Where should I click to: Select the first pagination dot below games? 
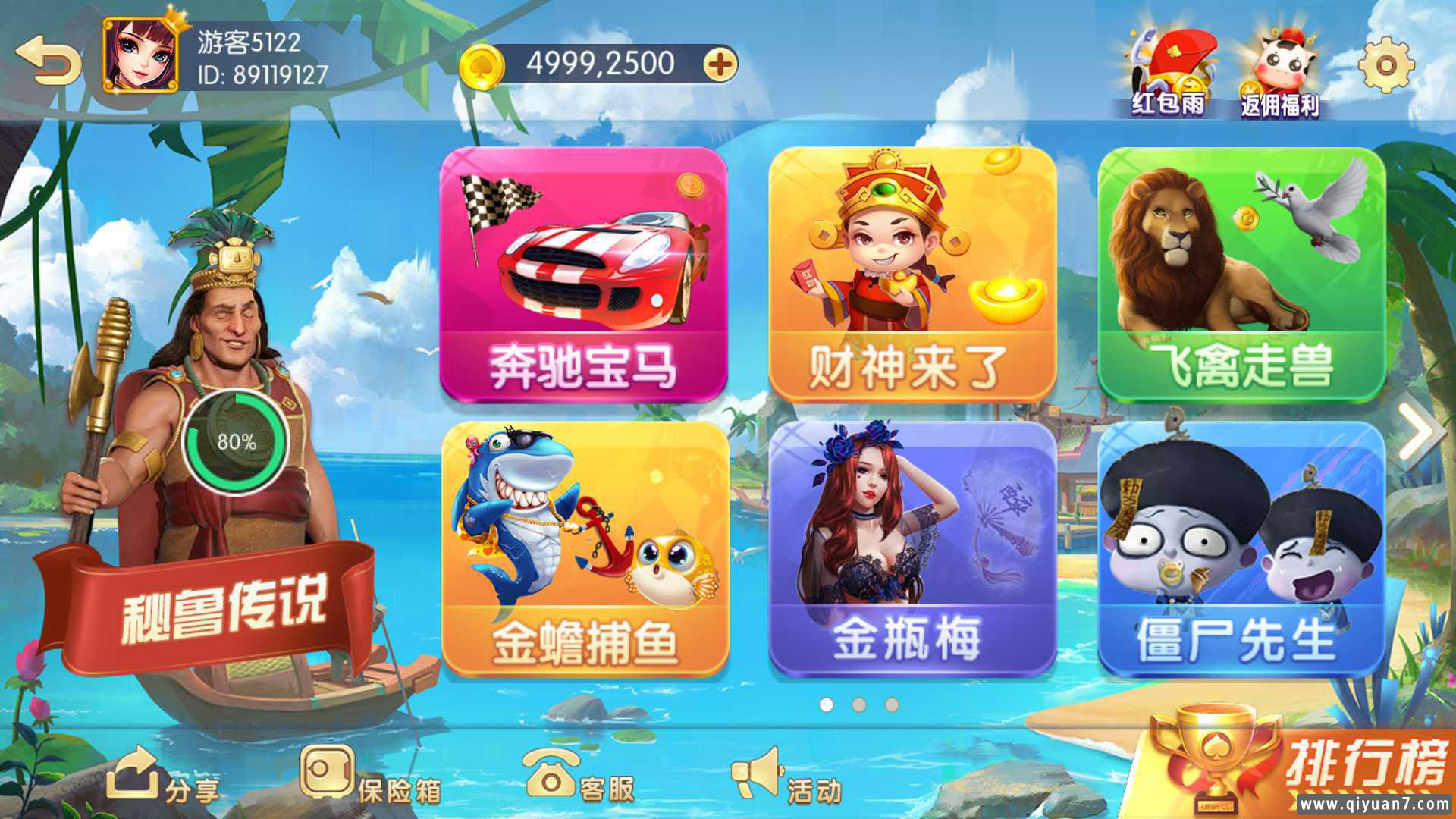tap(827, 705)
